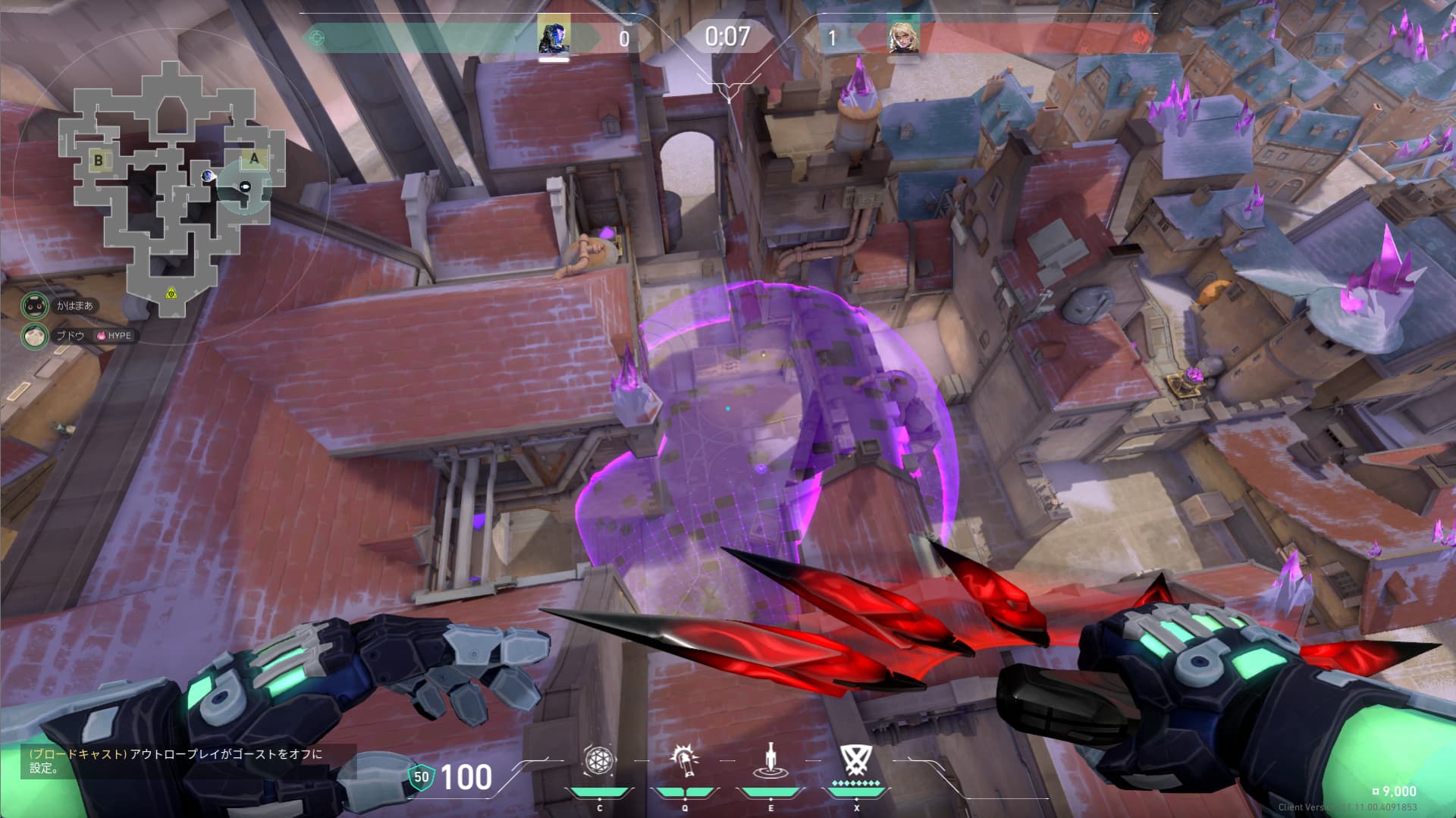Choose the ZERO/point knife ability icon
1456x818 pixels.
click(770, 760)
